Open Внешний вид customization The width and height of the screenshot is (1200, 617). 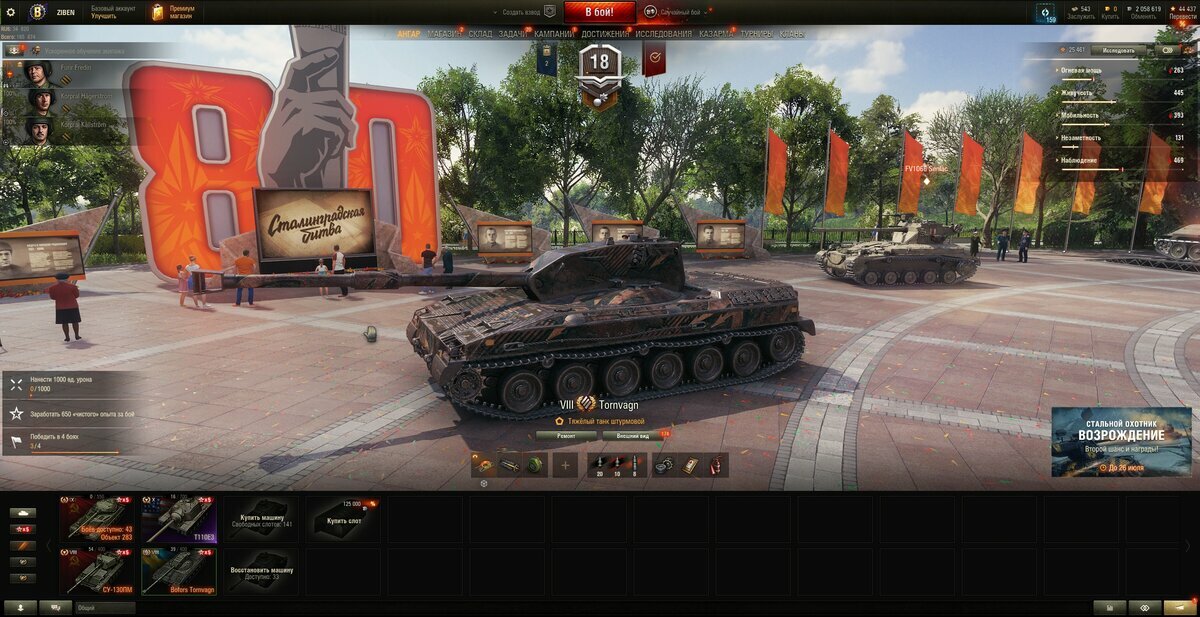tap(633, 435)
